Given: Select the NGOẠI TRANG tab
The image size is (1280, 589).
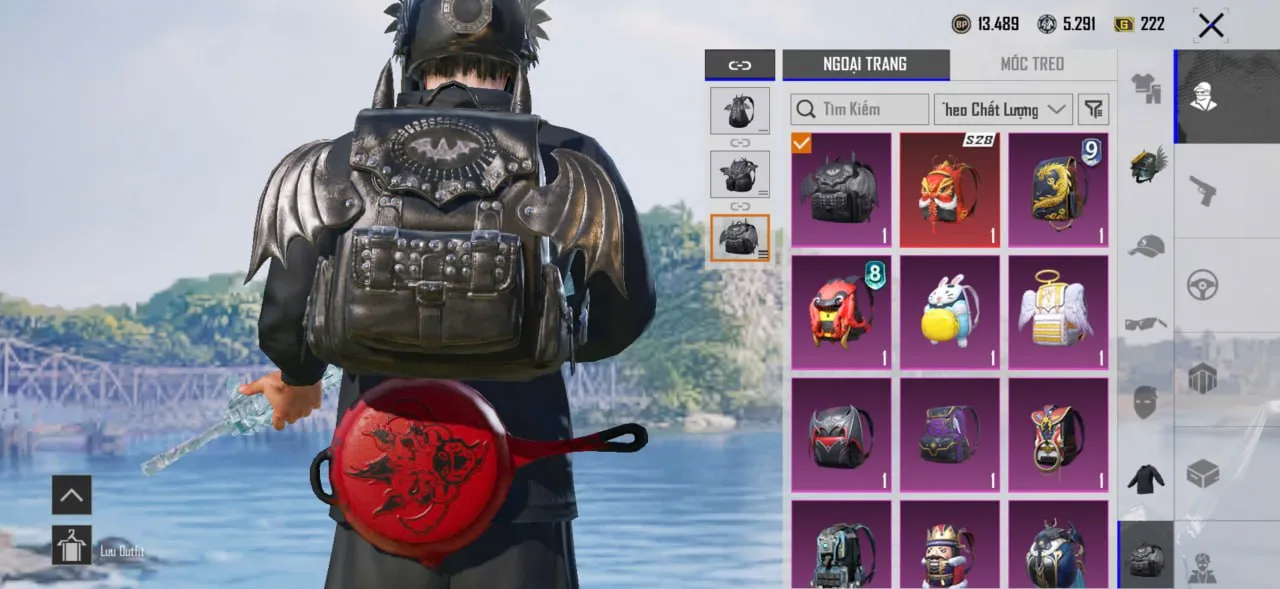Looking at the screenshot, I should 865,64.
